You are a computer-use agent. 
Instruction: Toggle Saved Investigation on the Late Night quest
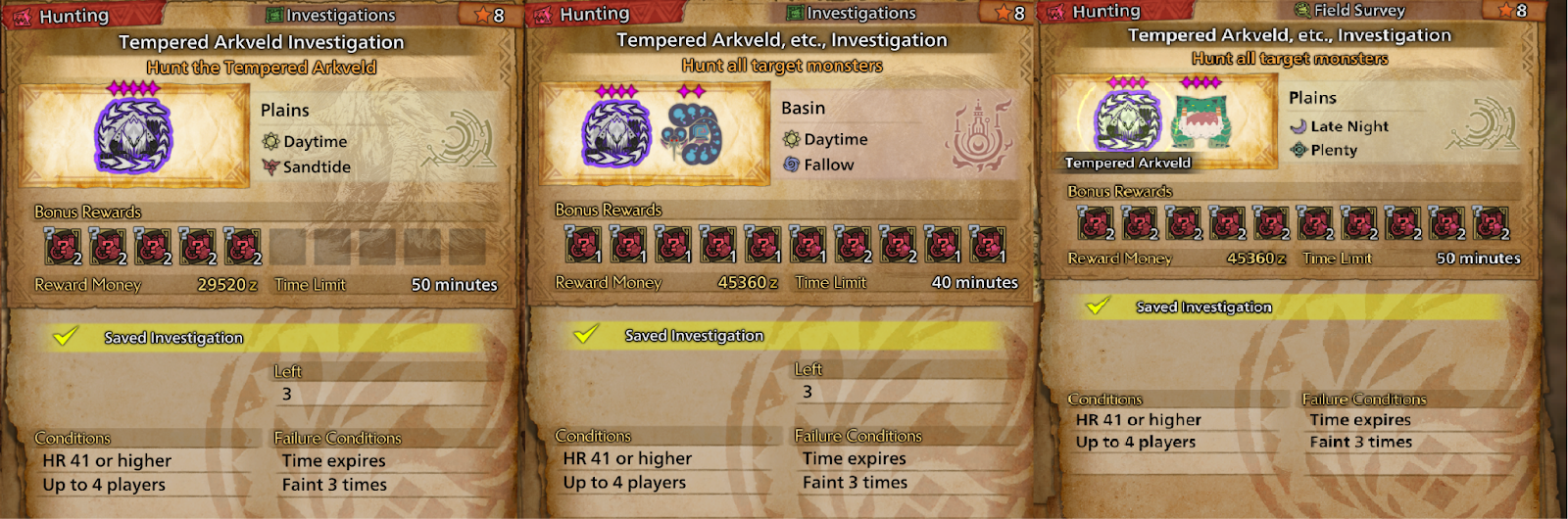pyautogui.click(x=1098, y=307)
